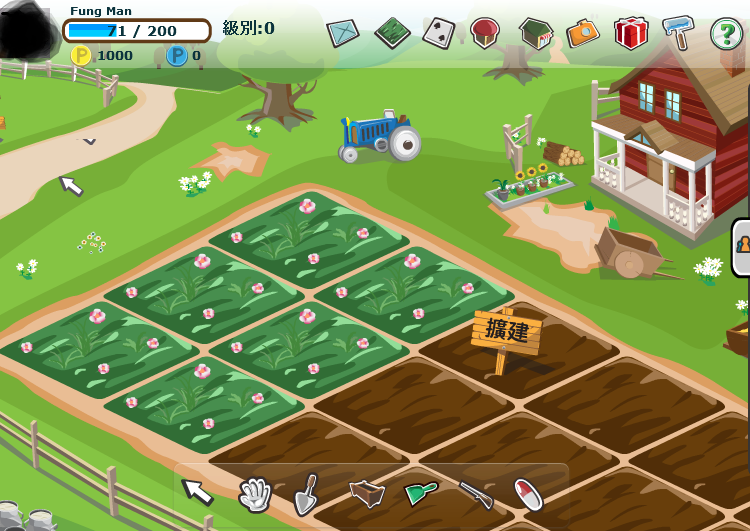Select the wooden planter box tool
750x531 pixels.
(x=367, y=493)
